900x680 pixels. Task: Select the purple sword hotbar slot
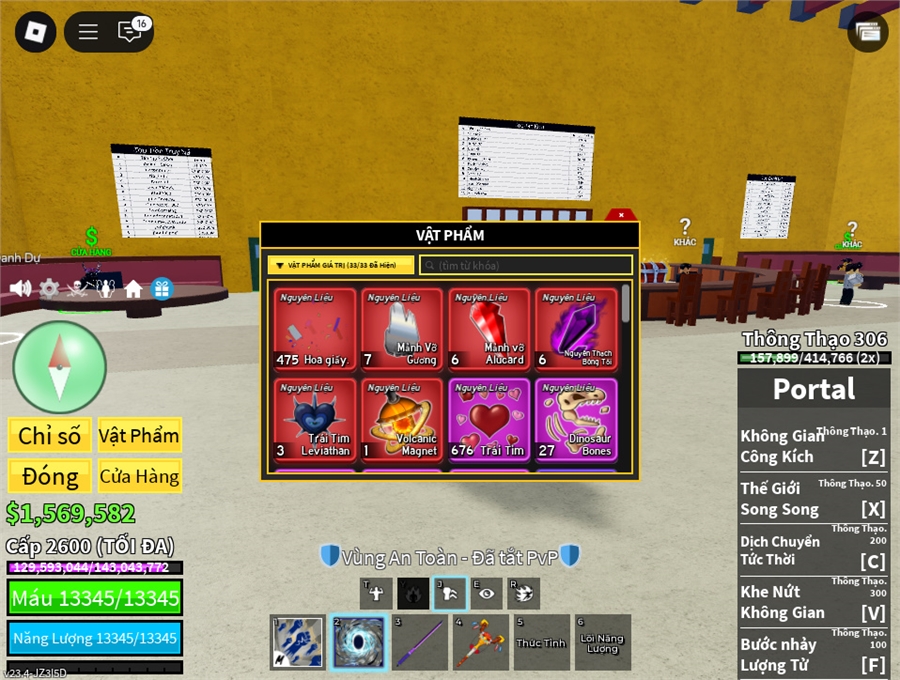point(420,642)
